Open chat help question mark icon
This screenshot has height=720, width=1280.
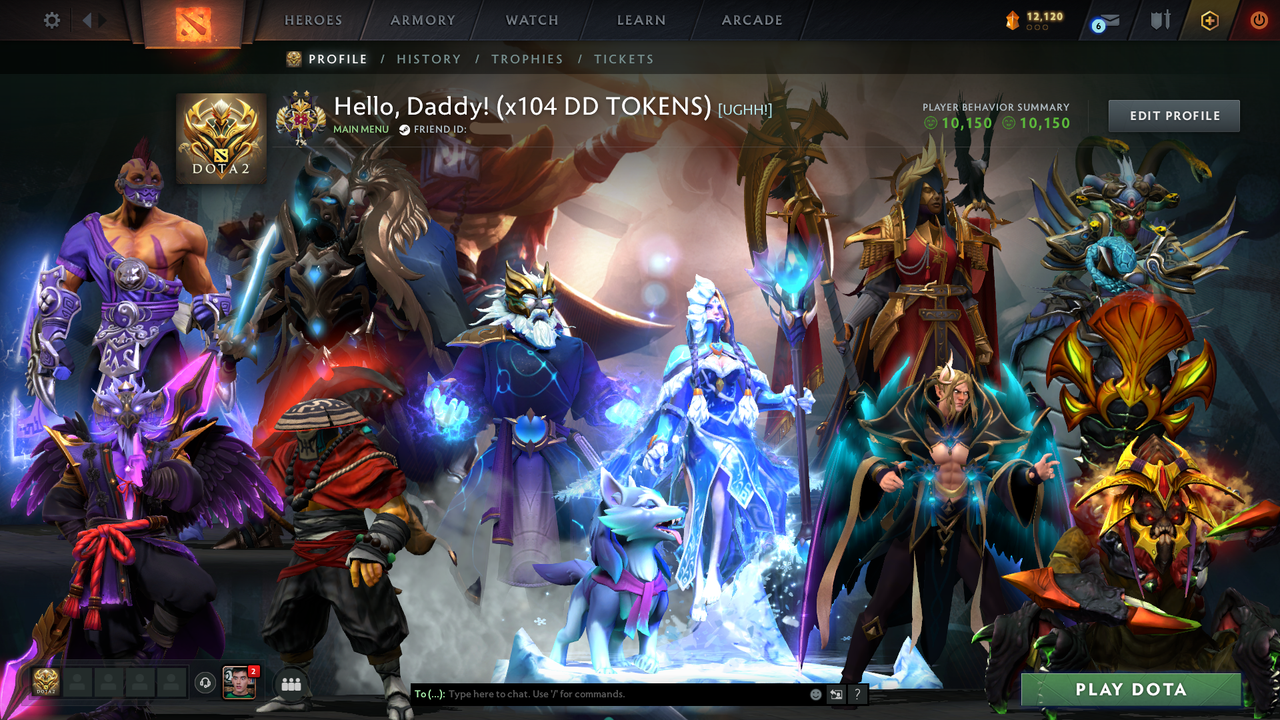[855, 693]
